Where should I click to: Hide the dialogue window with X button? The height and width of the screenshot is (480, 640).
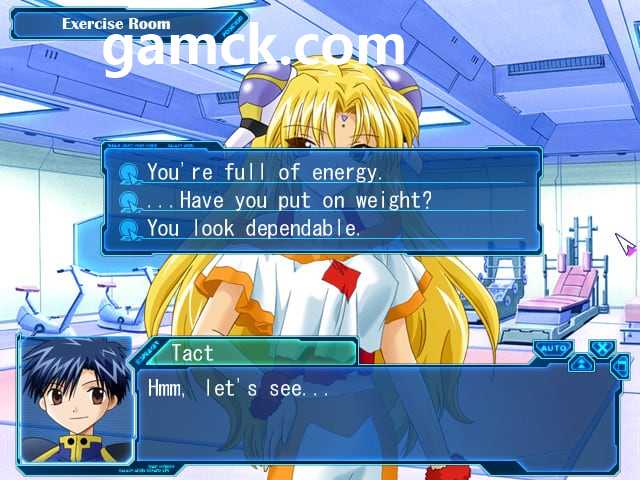coord(601,348)
